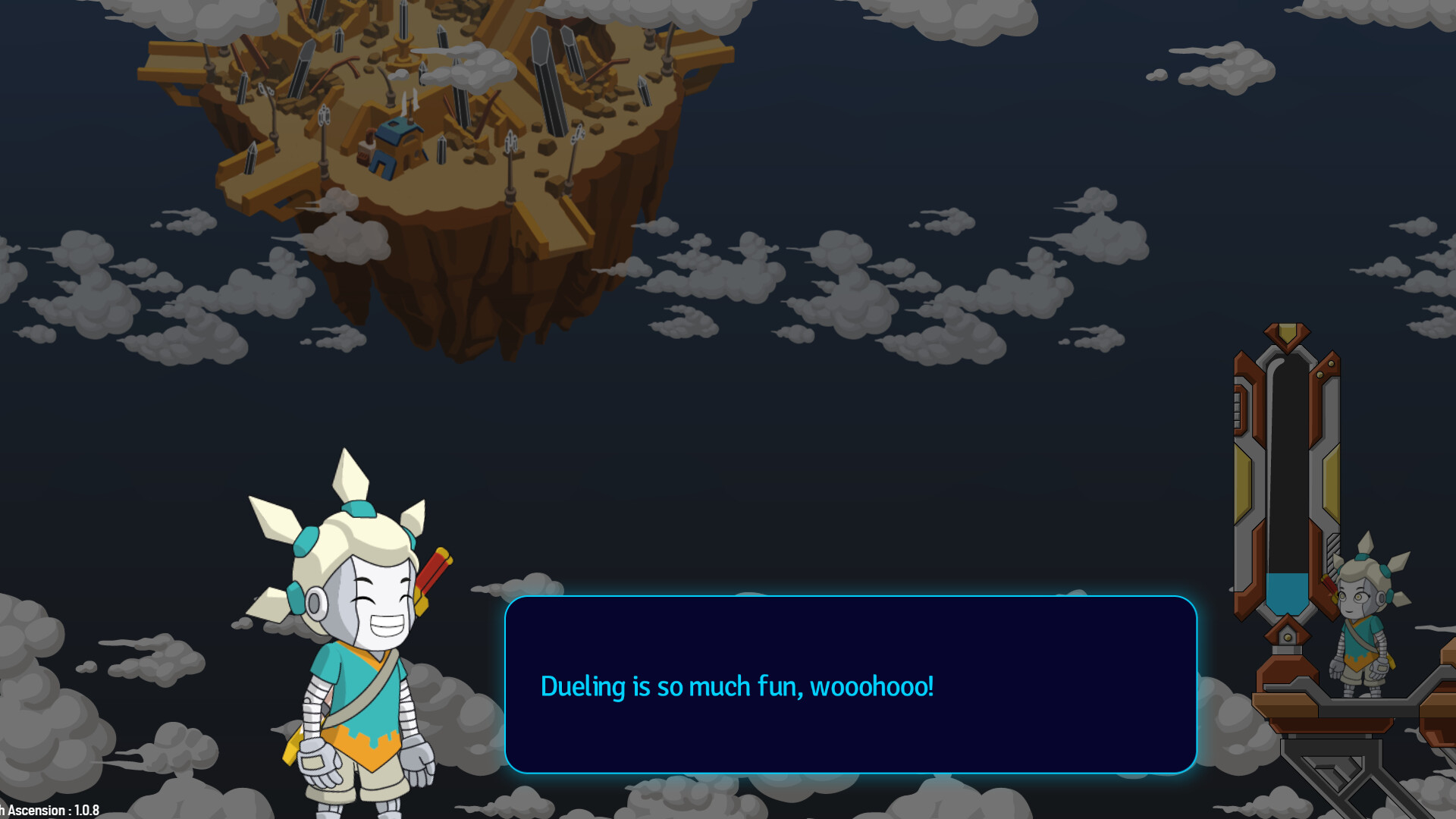
Task: Click the blue energy gauge in the portal
Action: [x=1288, y=593]
